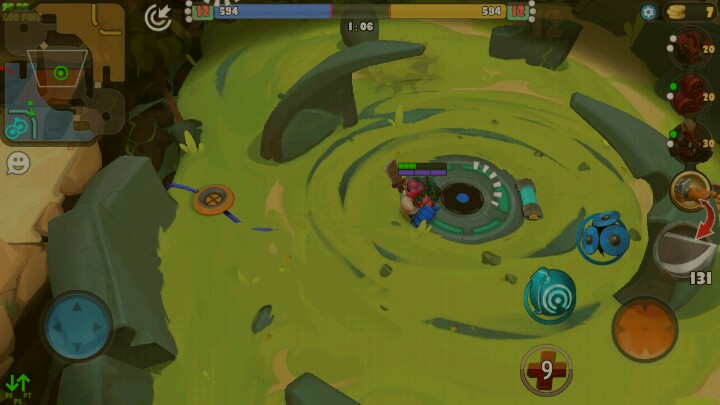The width and height of the screenshot is (720, 405).
Task: Trigger the teal spiral ability
Action: 550,294
